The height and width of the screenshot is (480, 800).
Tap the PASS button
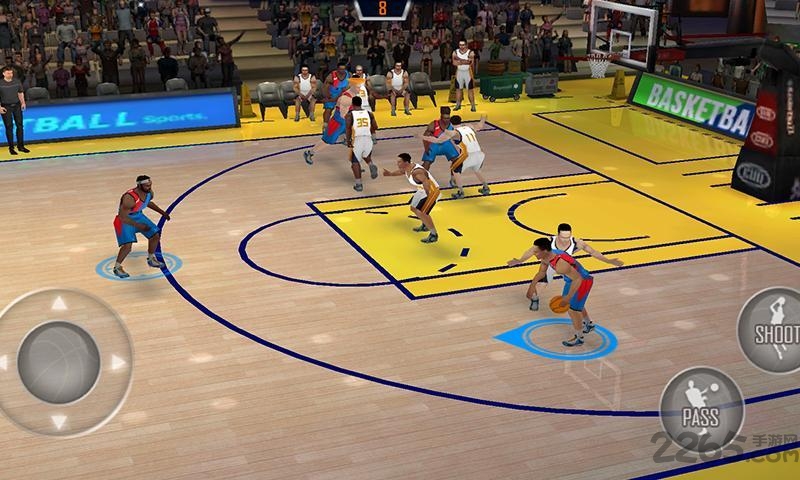pyautogui.click(x=701, y=408)
